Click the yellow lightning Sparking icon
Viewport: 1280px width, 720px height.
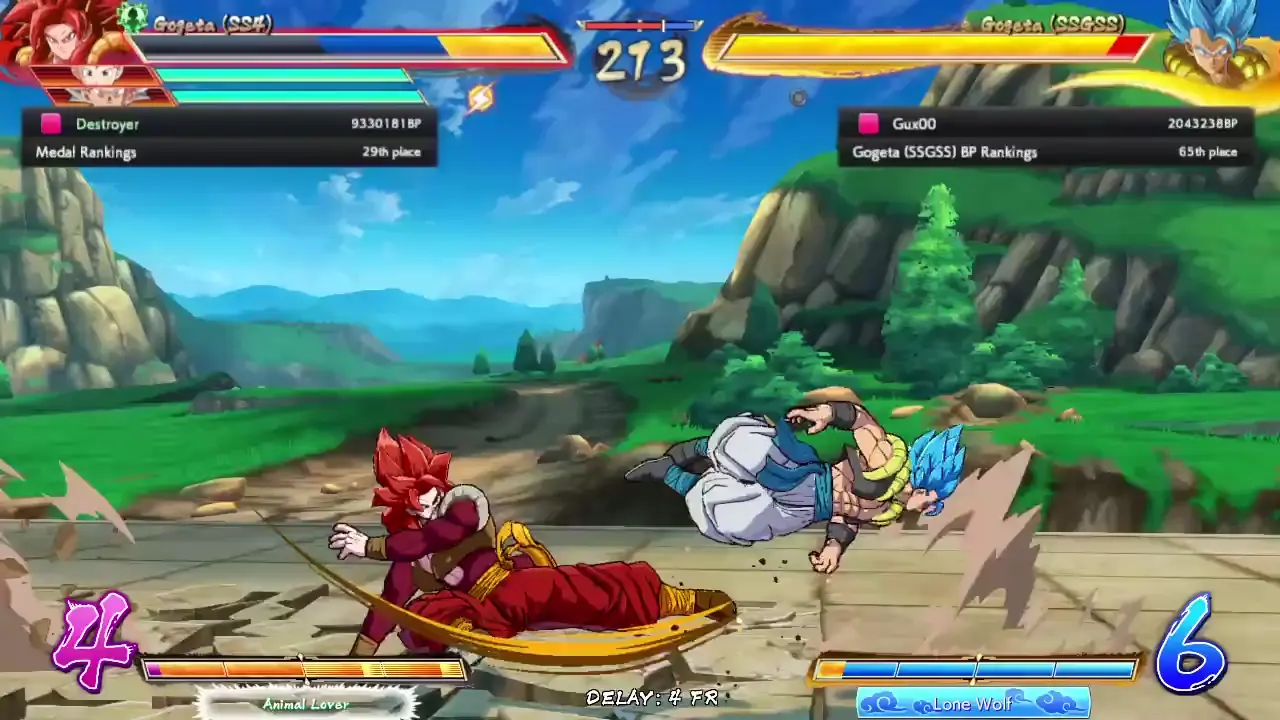pyautogui.click(x=480, y=98)
